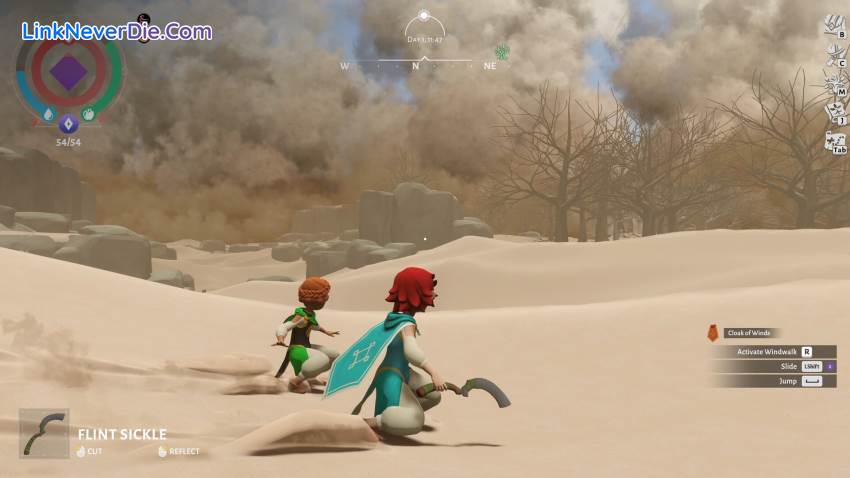Open the menu icon labeled C

833,55
